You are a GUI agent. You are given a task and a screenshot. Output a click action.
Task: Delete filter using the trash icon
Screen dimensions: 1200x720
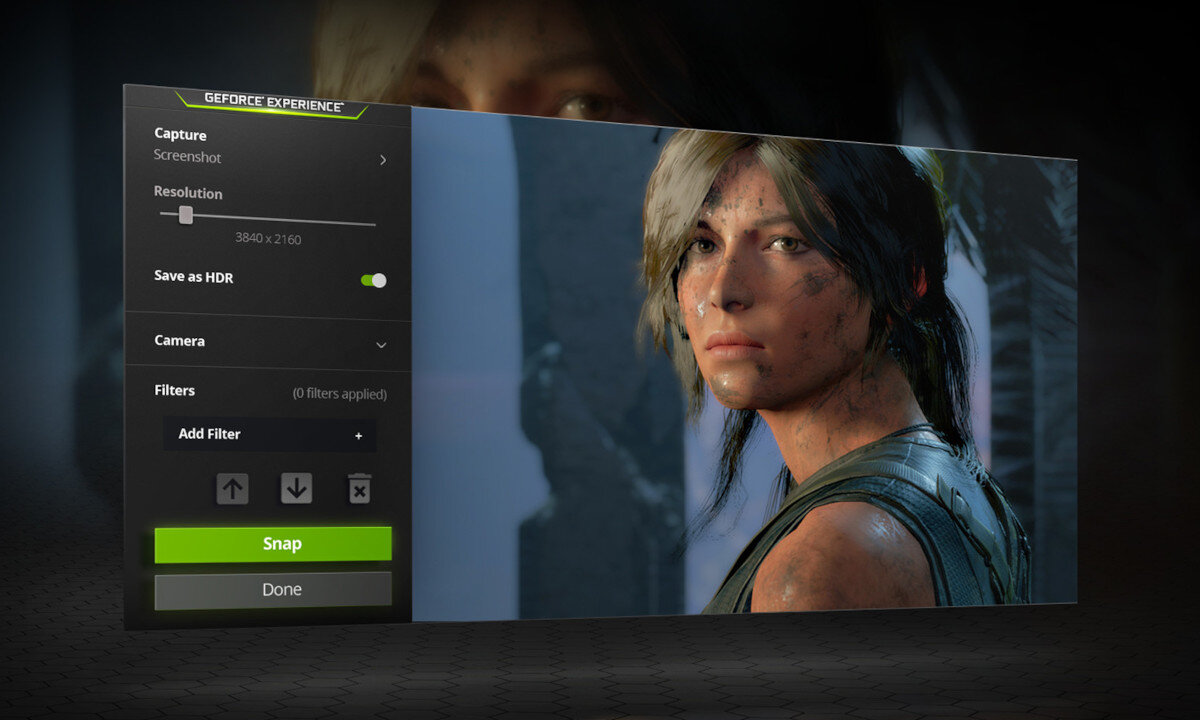pos(359,489)
